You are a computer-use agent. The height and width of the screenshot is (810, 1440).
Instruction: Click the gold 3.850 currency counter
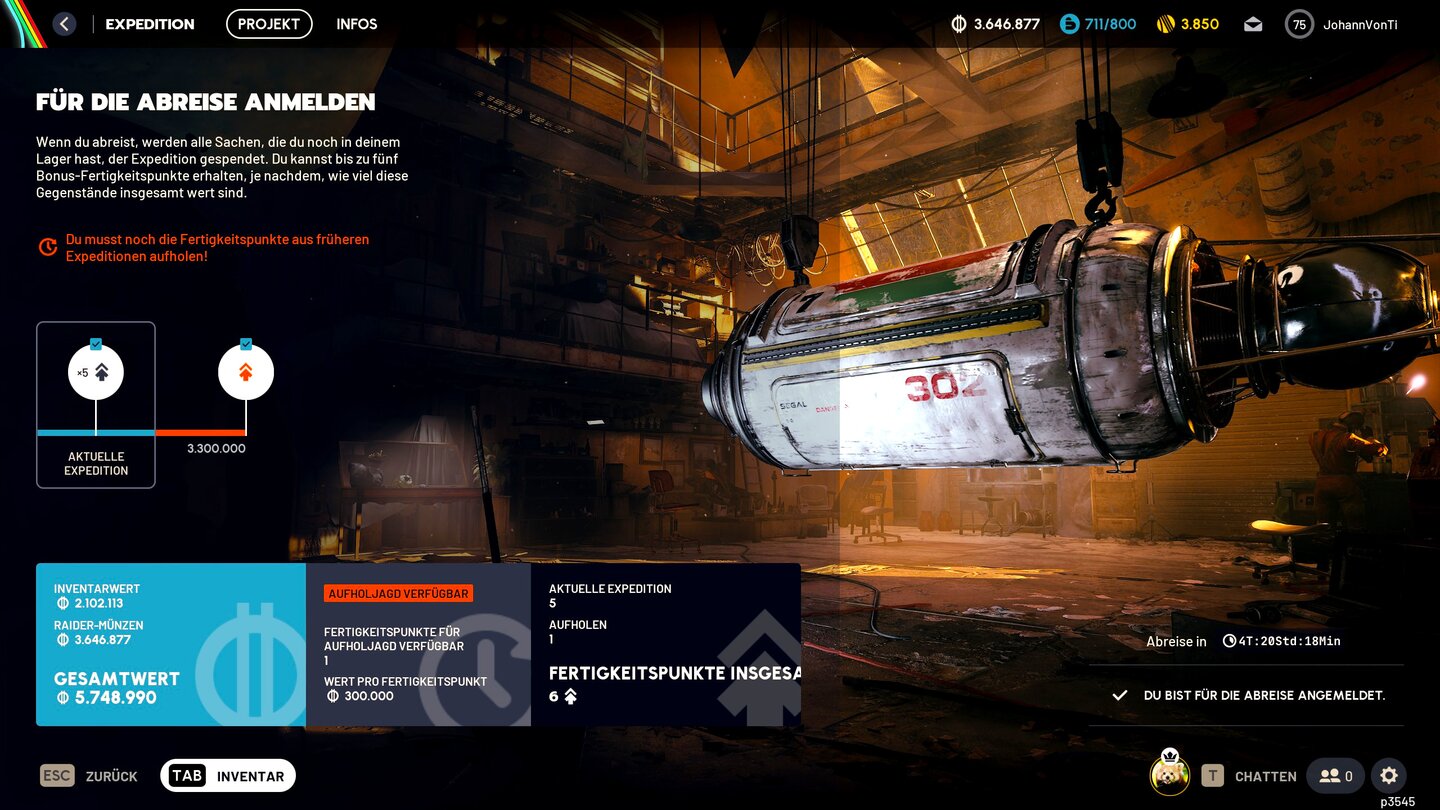point(1188,24)
